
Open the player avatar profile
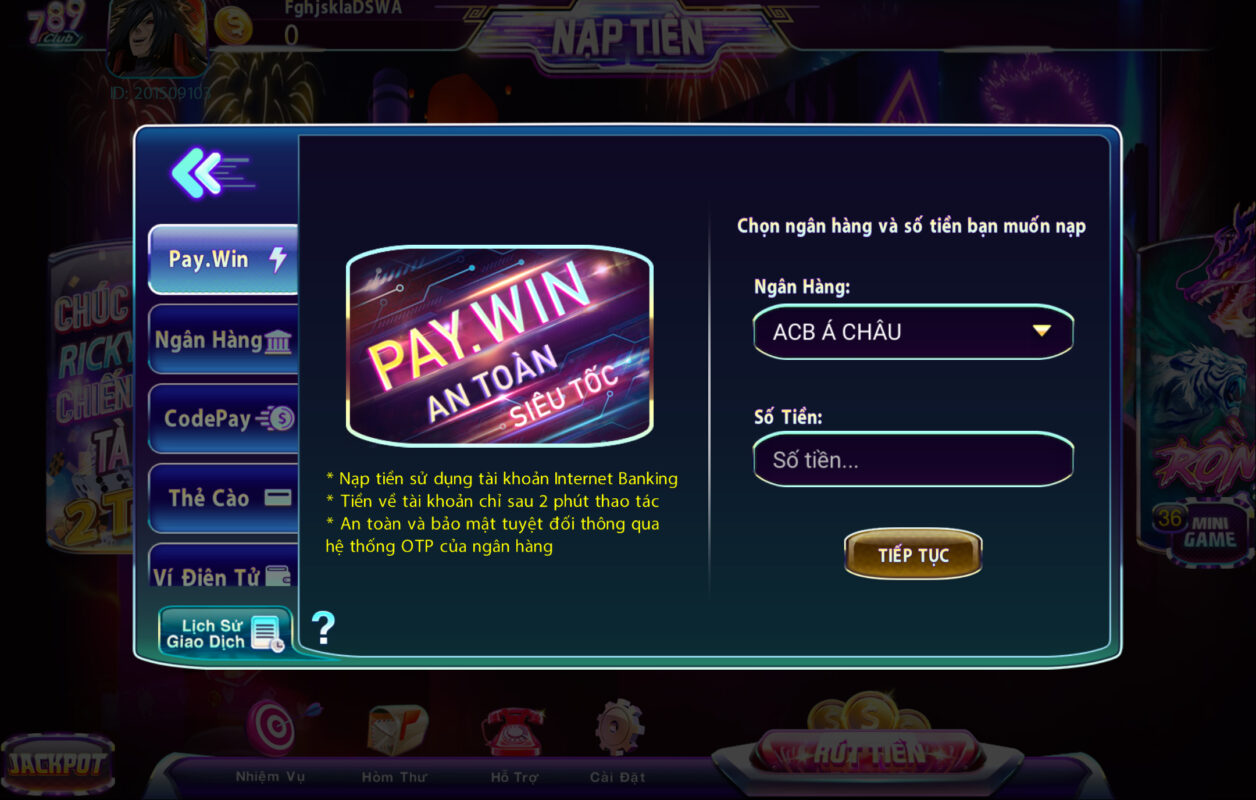coord(156,38)
